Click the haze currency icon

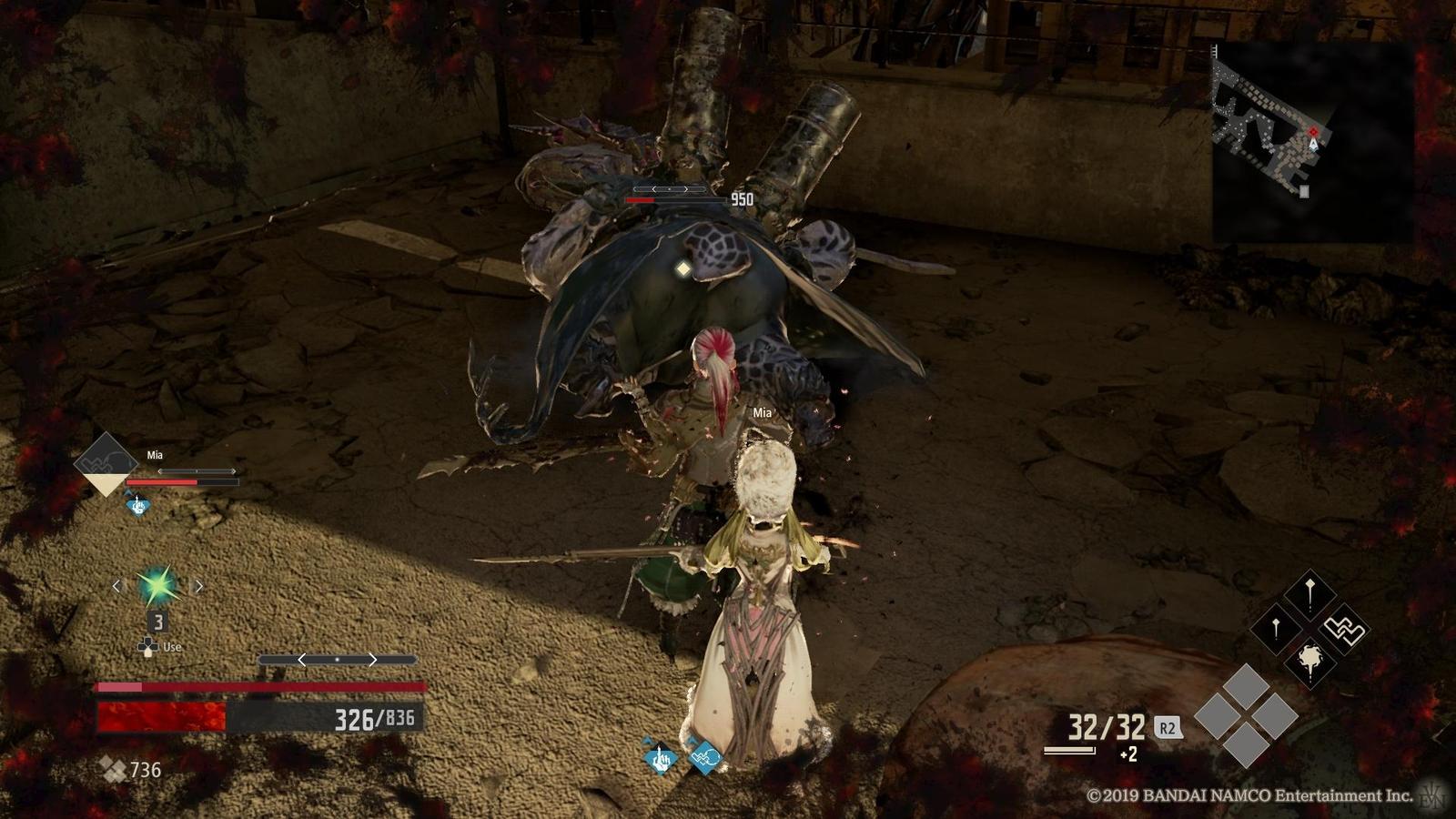(113, 770)
